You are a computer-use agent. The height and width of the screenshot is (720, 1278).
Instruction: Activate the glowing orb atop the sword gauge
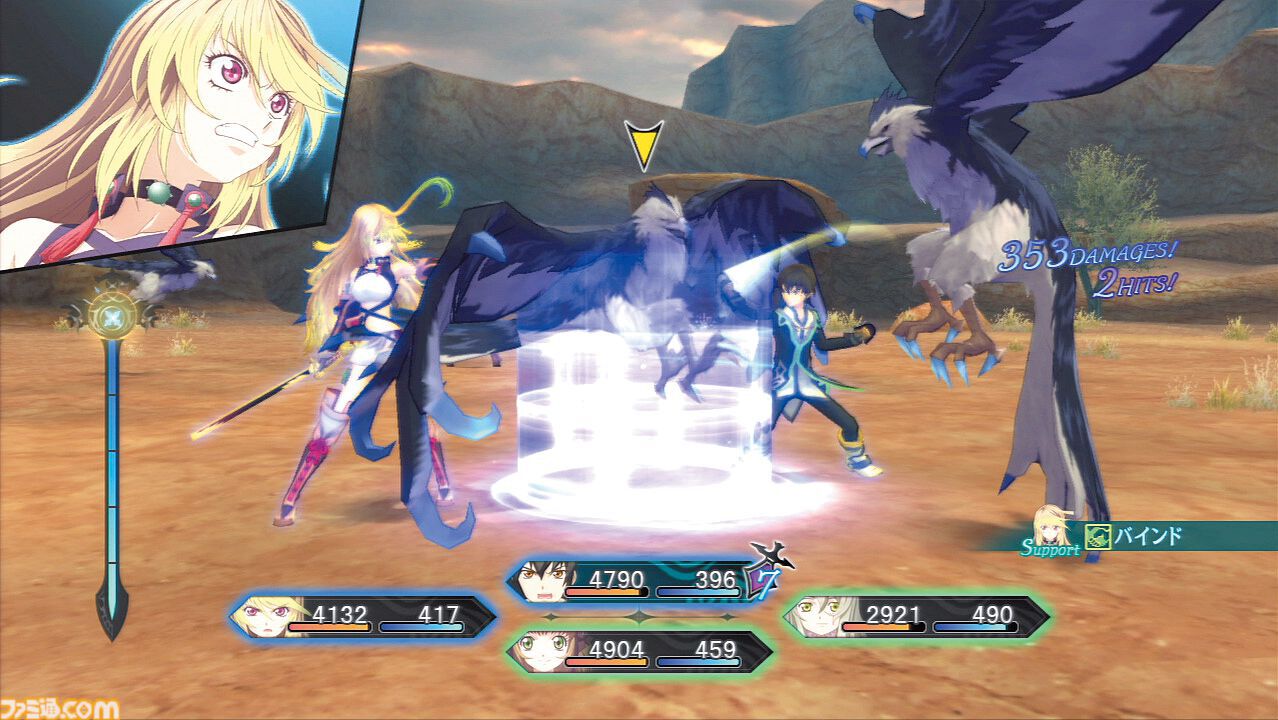pos(111,316)
